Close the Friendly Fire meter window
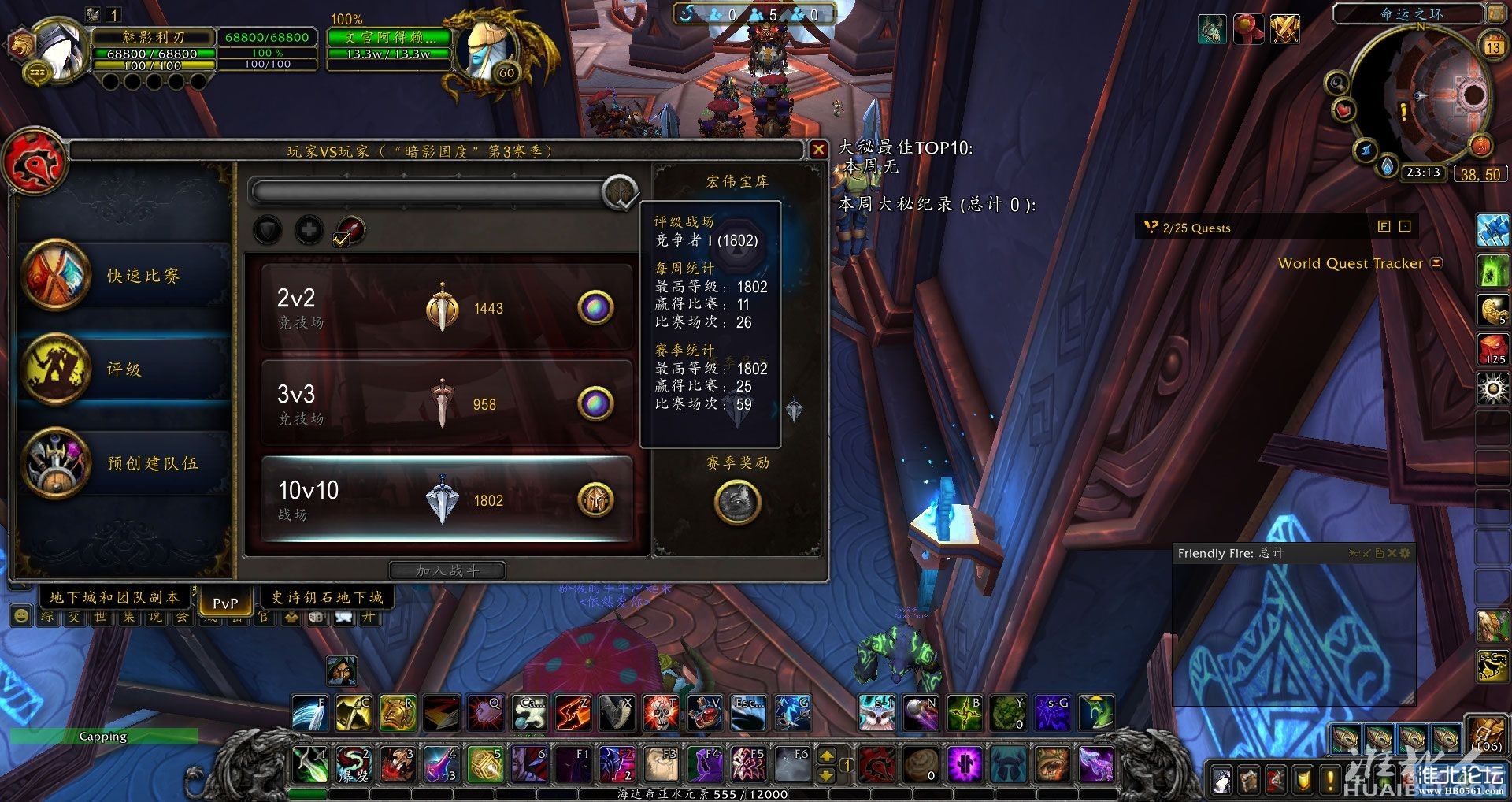 pyautogui.click(x=1392, y=554)
